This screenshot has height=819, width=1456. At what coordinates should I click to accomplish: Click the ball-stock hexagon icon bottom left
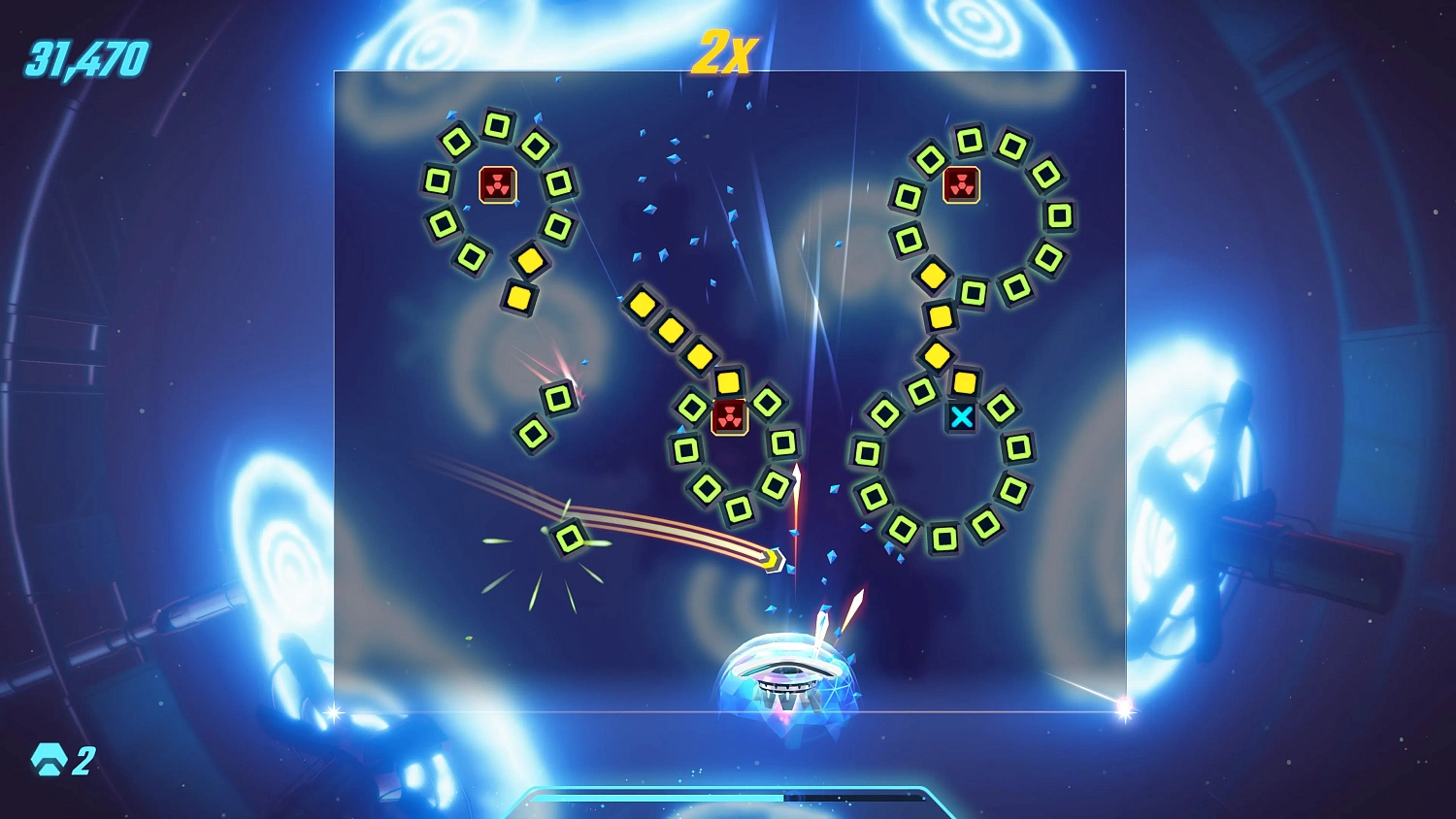click(x=48, y=759)
